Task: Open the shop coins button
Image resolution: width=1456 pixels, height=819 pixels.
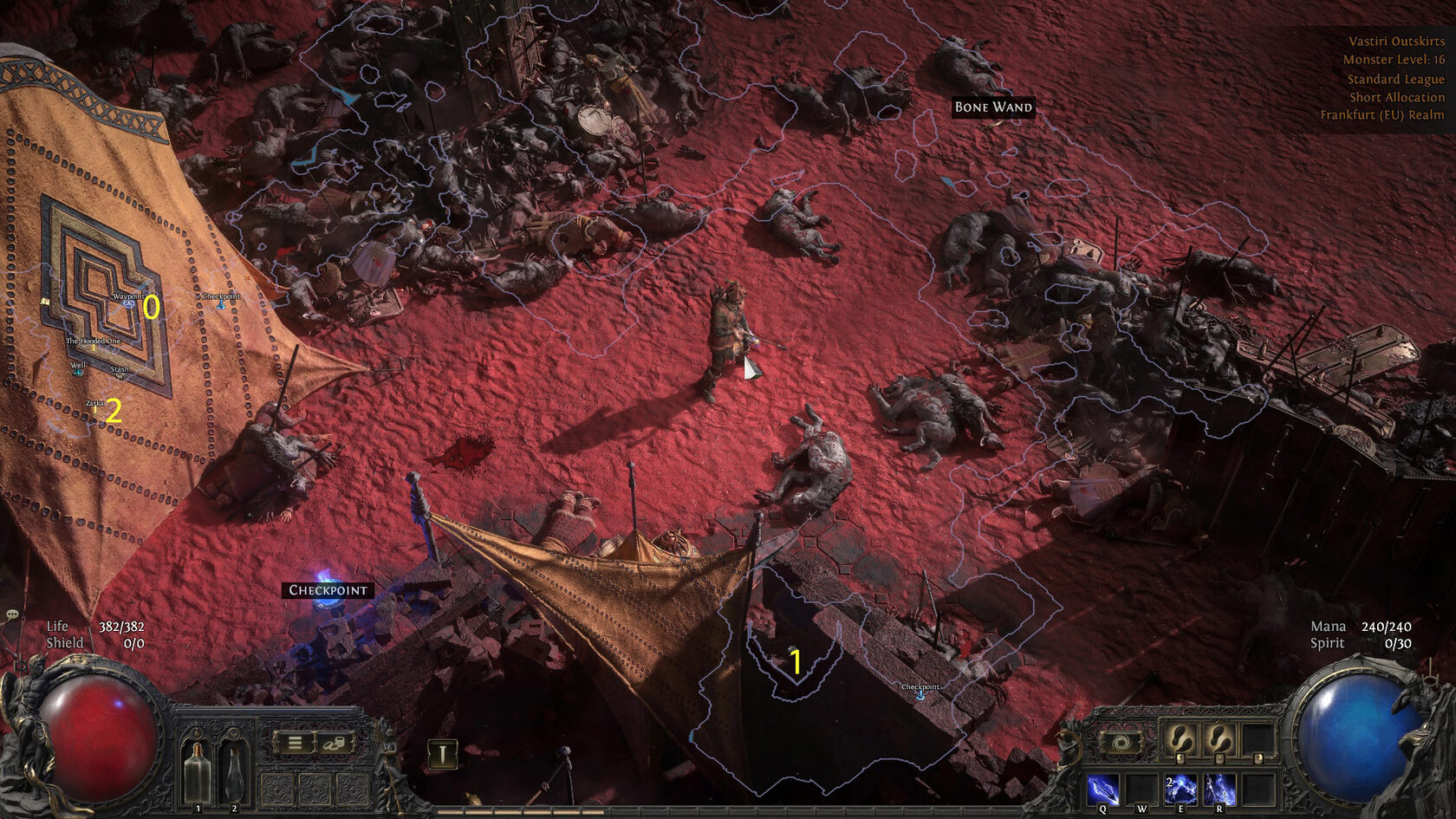Action: (x=335, y=743)
